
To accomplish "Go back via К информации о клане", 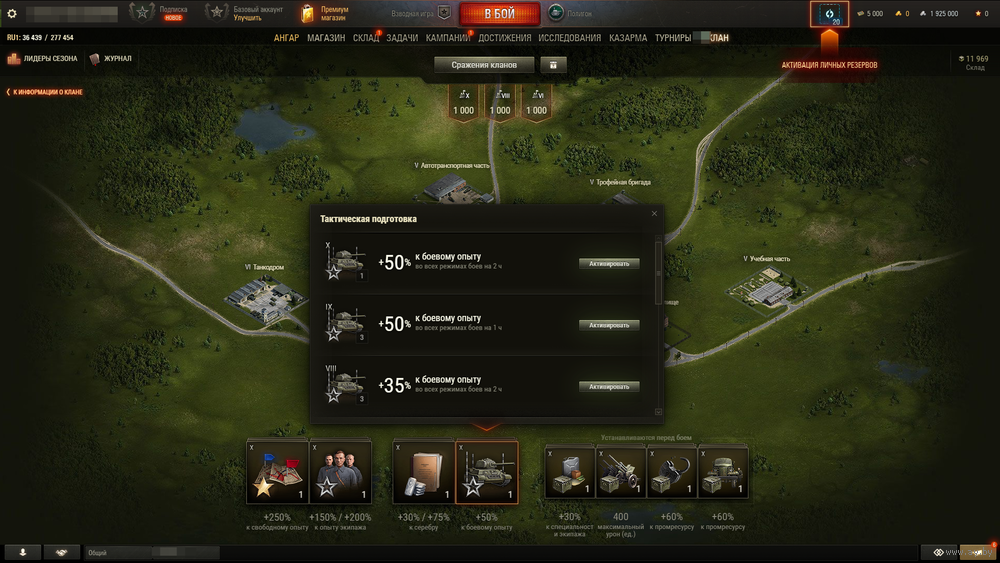I will pyautogui.click(x=45, y=92).
